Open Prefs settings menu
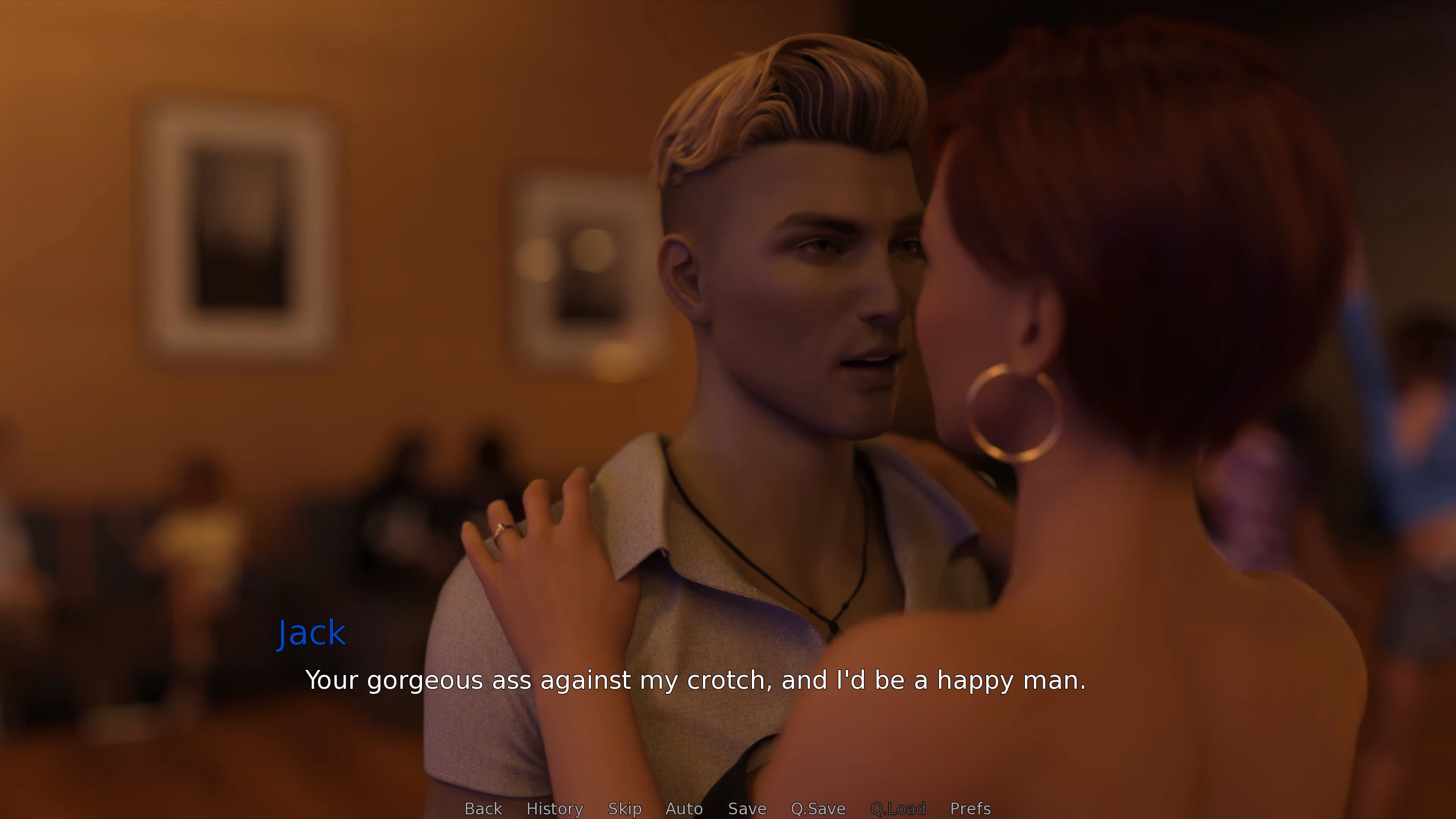1456x819 pixels. click(970, 808)
